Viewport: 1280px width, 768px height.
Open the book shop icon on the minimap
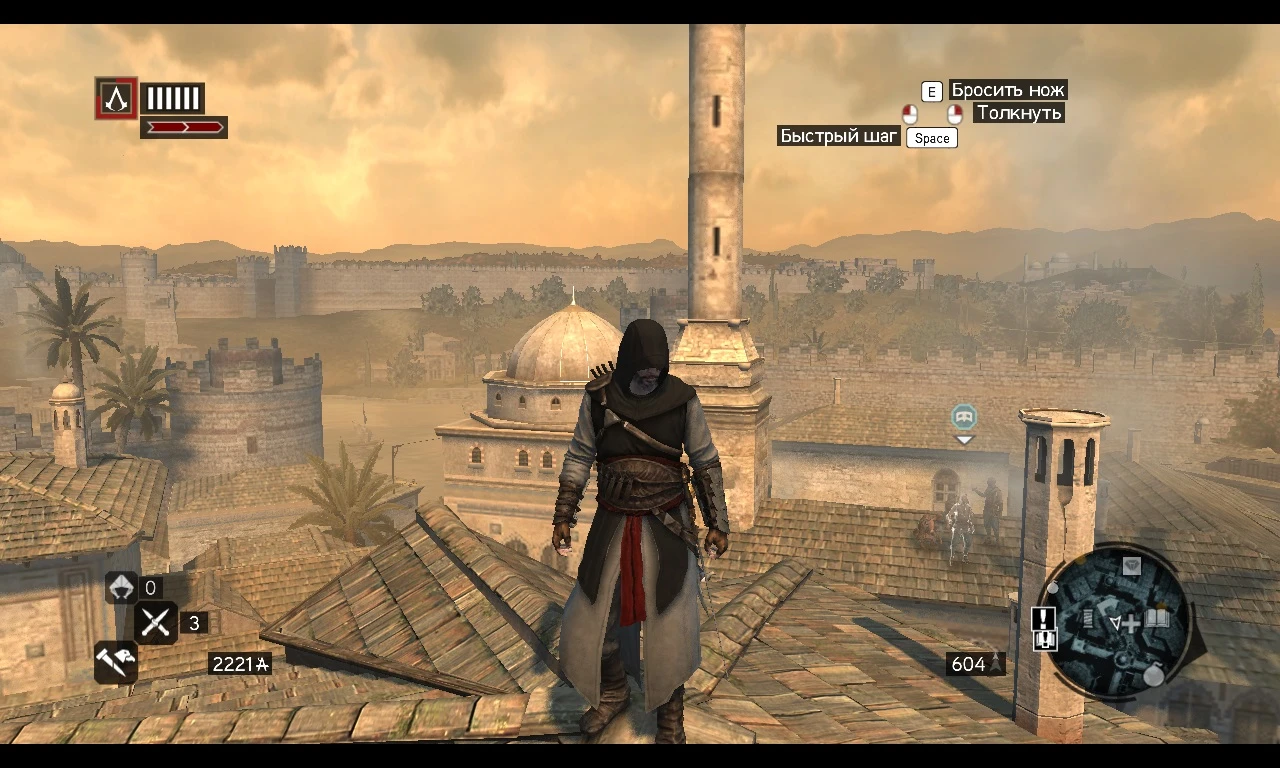click(1156, 619)
